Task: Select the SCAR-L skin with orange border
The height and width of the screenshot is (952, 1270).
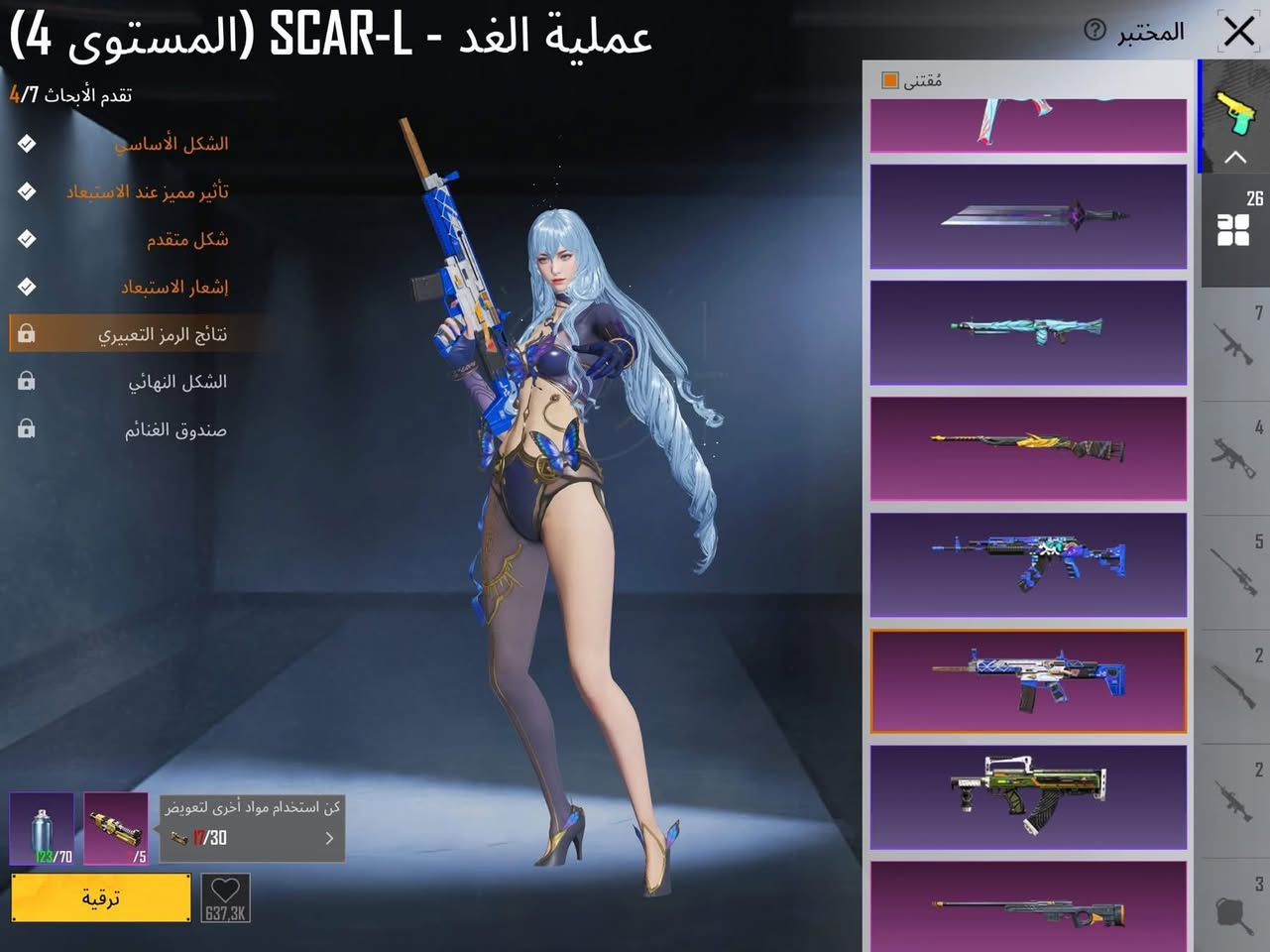Action: click(1027, 680)
